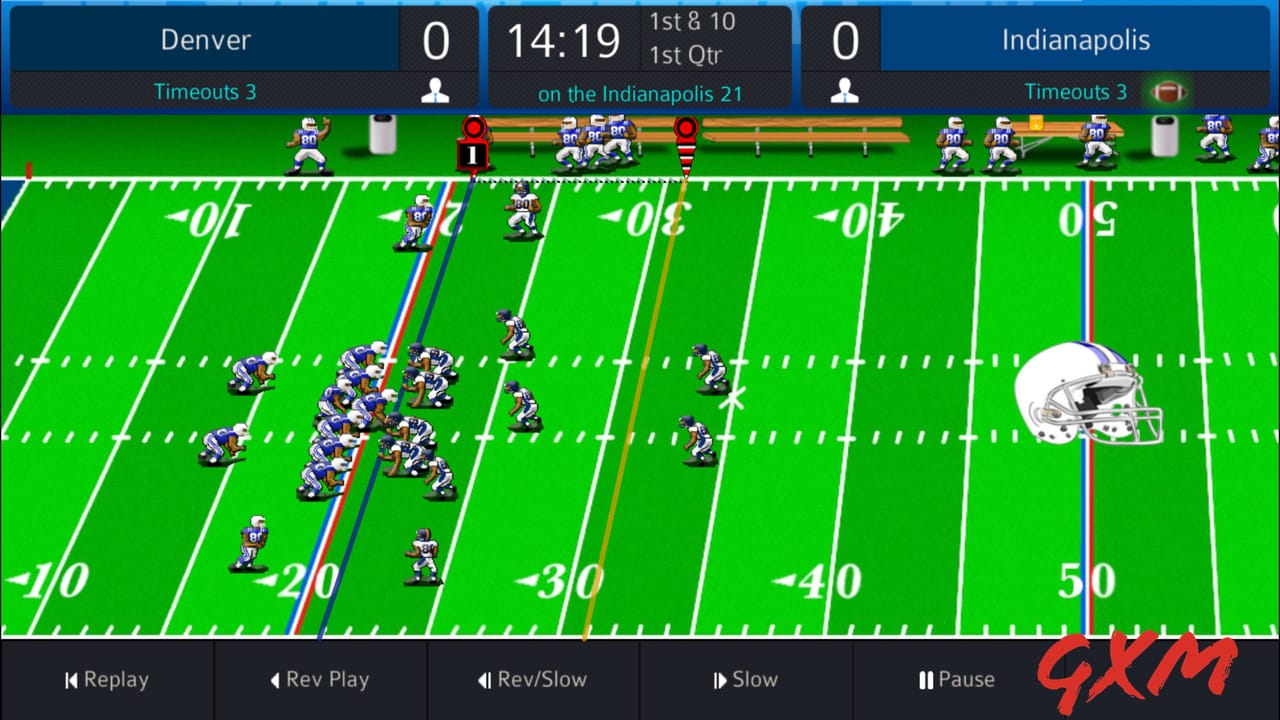This screenshot has height=720, width=1280.
Task: Click the 14:19 game clock display
Action: click(562, 41)
